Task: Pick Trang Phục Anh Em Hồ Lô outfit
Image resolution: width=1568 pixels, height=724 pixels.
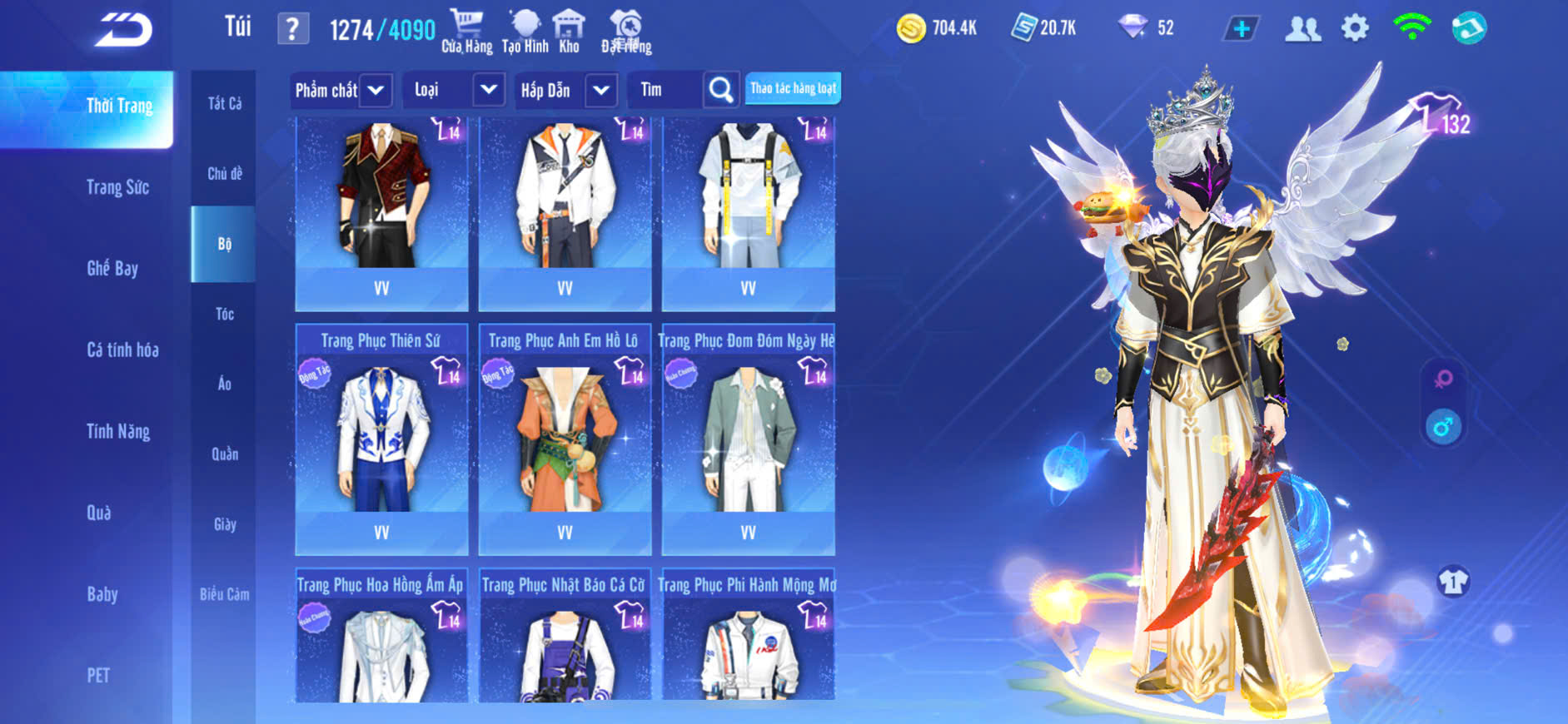Action: click(565, 437)
